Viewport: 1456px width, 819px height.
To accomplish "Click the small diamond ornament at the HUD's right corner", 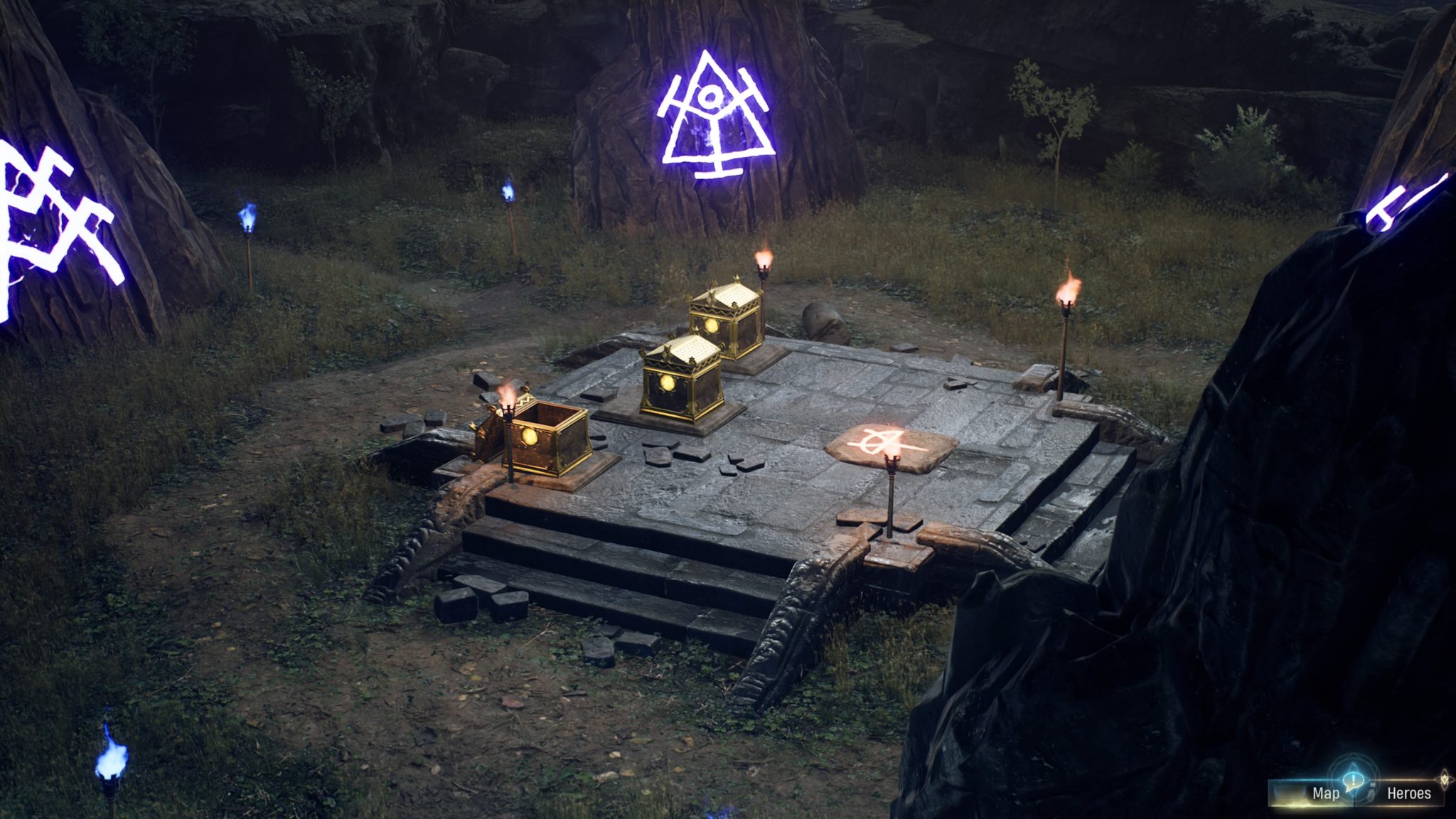I will coord(1443,780).
